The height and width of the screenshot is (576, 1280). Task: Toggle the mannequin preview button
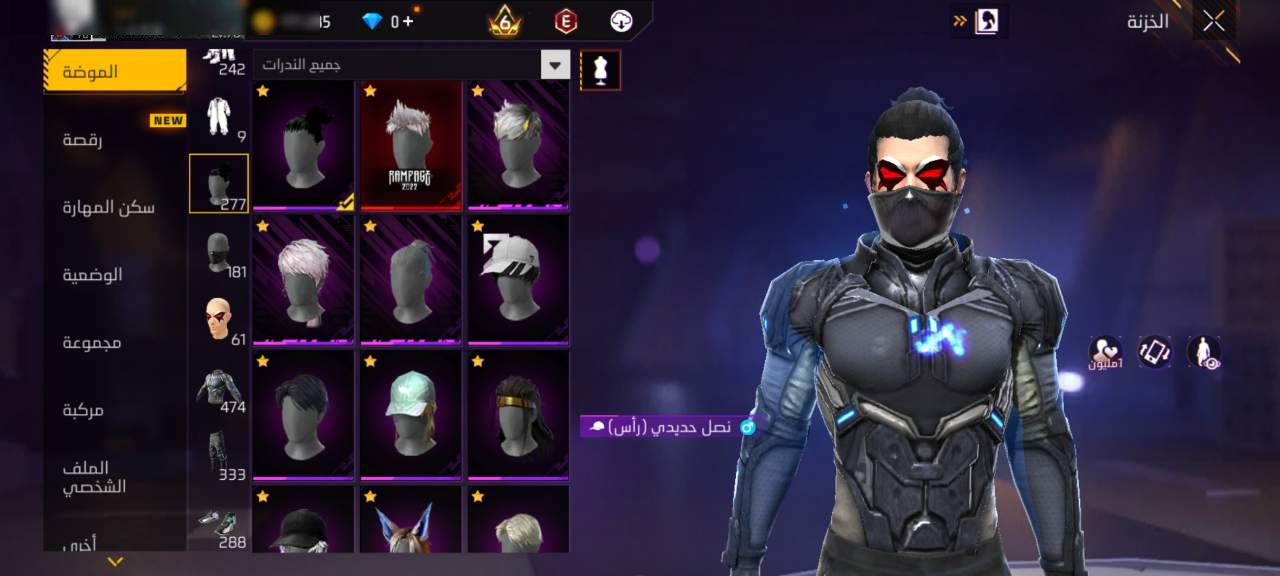pyautogui.click(x=601, y=70)
